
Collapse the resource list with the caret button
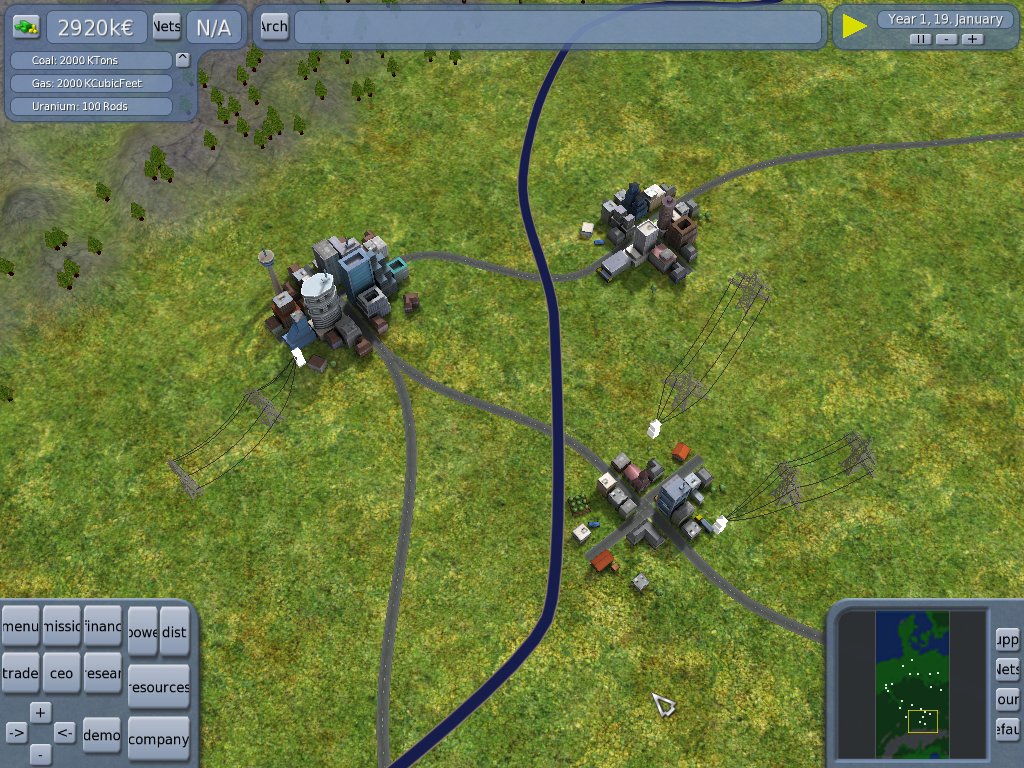point(182,59)
